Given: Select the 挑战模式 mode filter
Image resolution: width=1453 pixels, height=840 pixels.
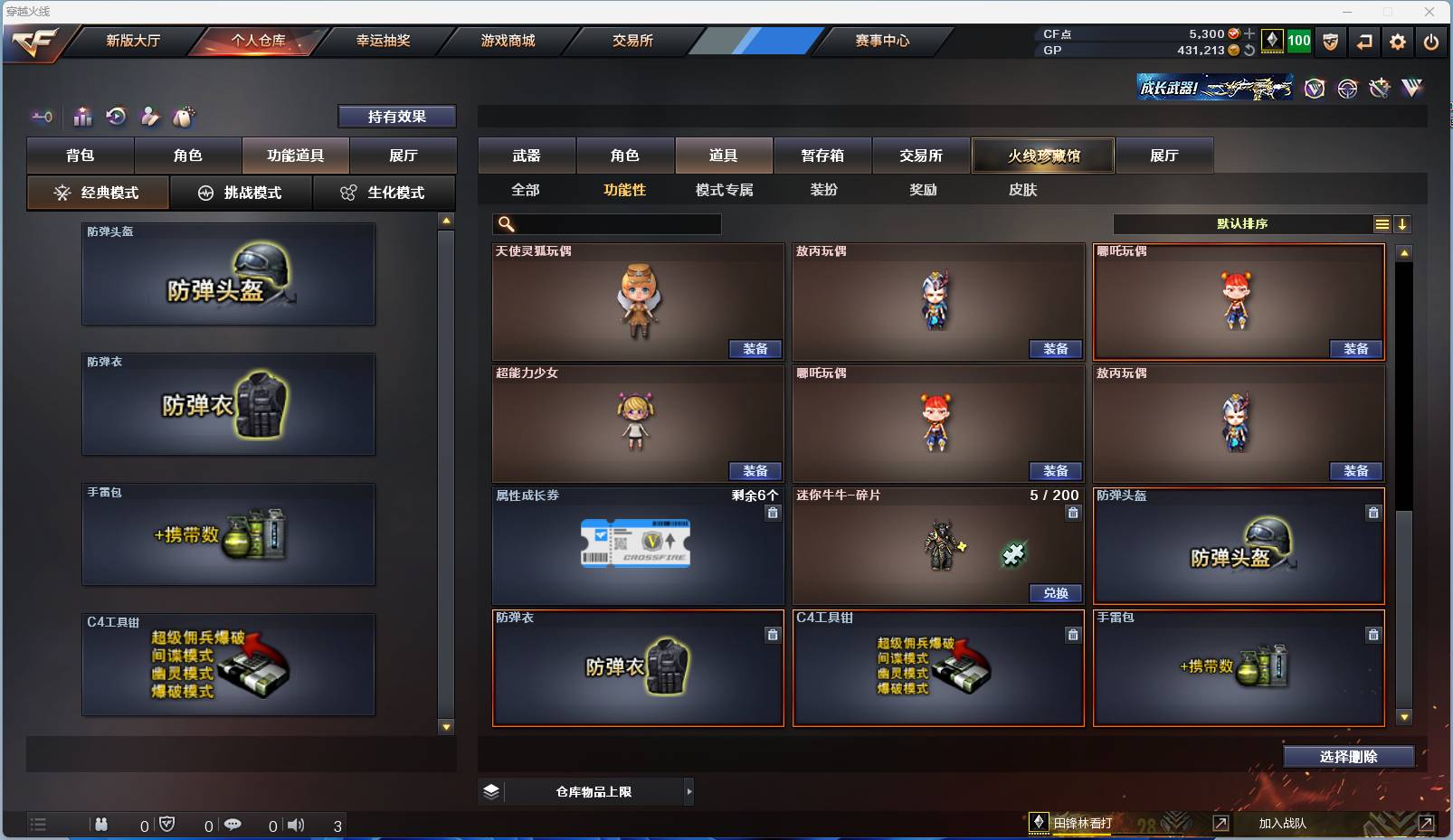Looking at the screenshot, I should point(242,193).
